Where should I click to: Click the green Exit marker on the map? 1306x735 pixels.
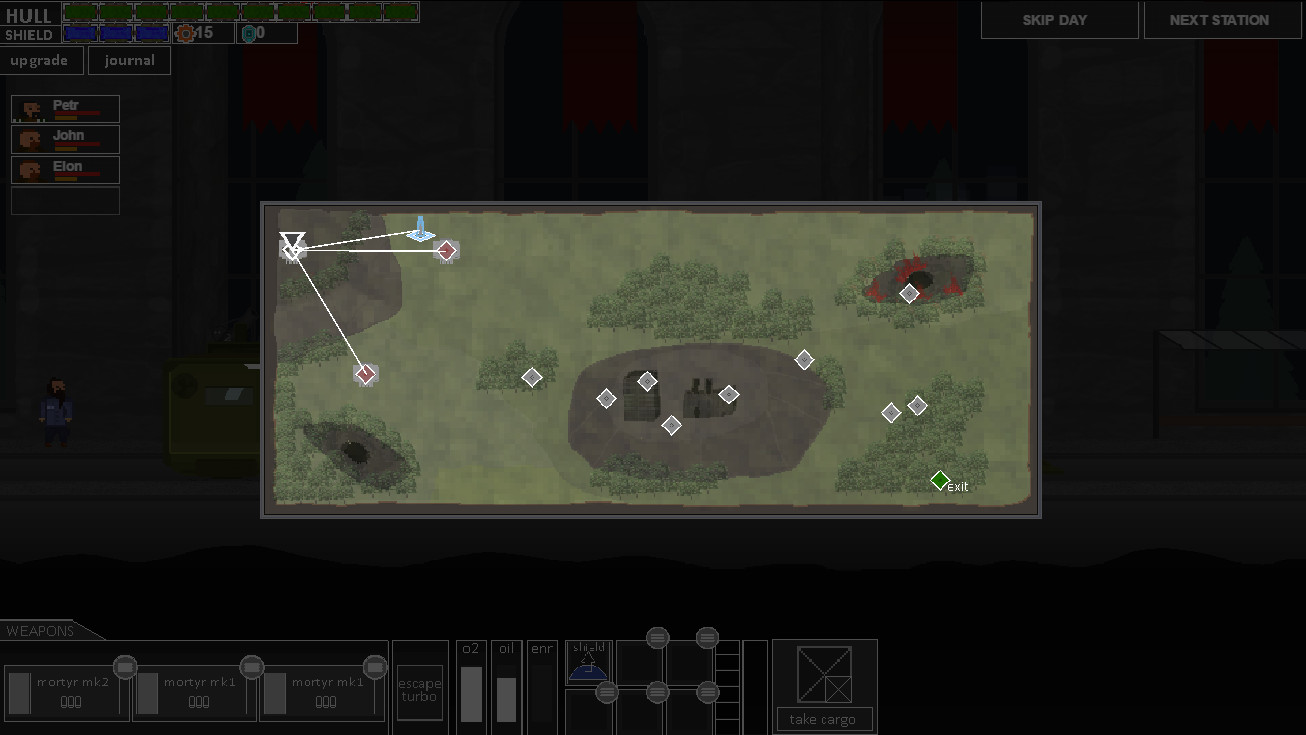point(938,480)
